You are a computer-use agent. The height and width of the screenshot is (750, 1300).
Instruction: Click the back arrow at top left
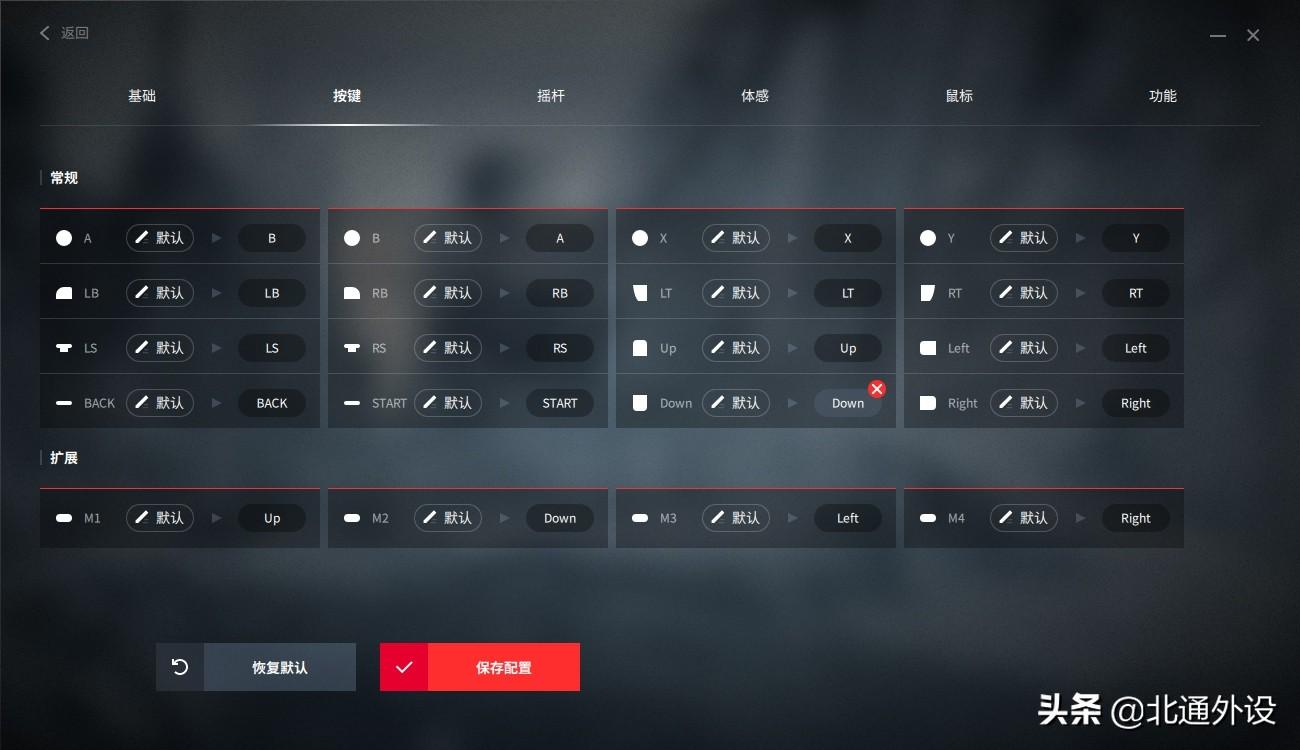[x=44, y=33]
